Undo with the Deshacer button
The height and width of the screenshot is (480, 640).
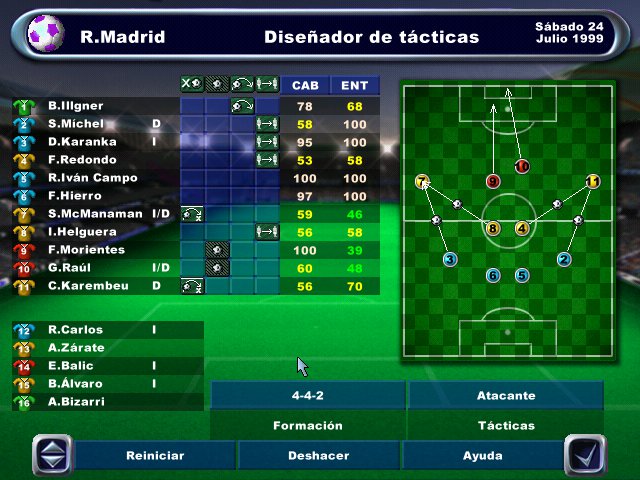[x=318, y=455]
